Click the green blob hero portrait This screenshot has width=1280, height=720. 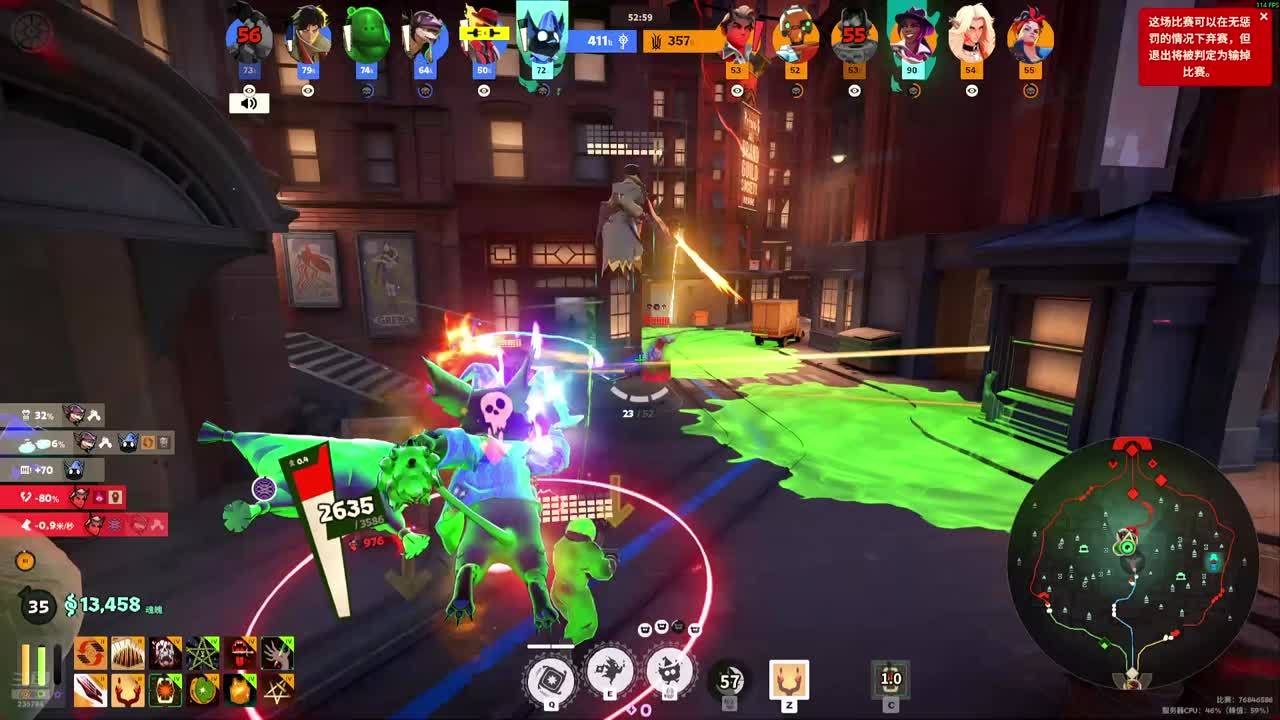(367, 36)
